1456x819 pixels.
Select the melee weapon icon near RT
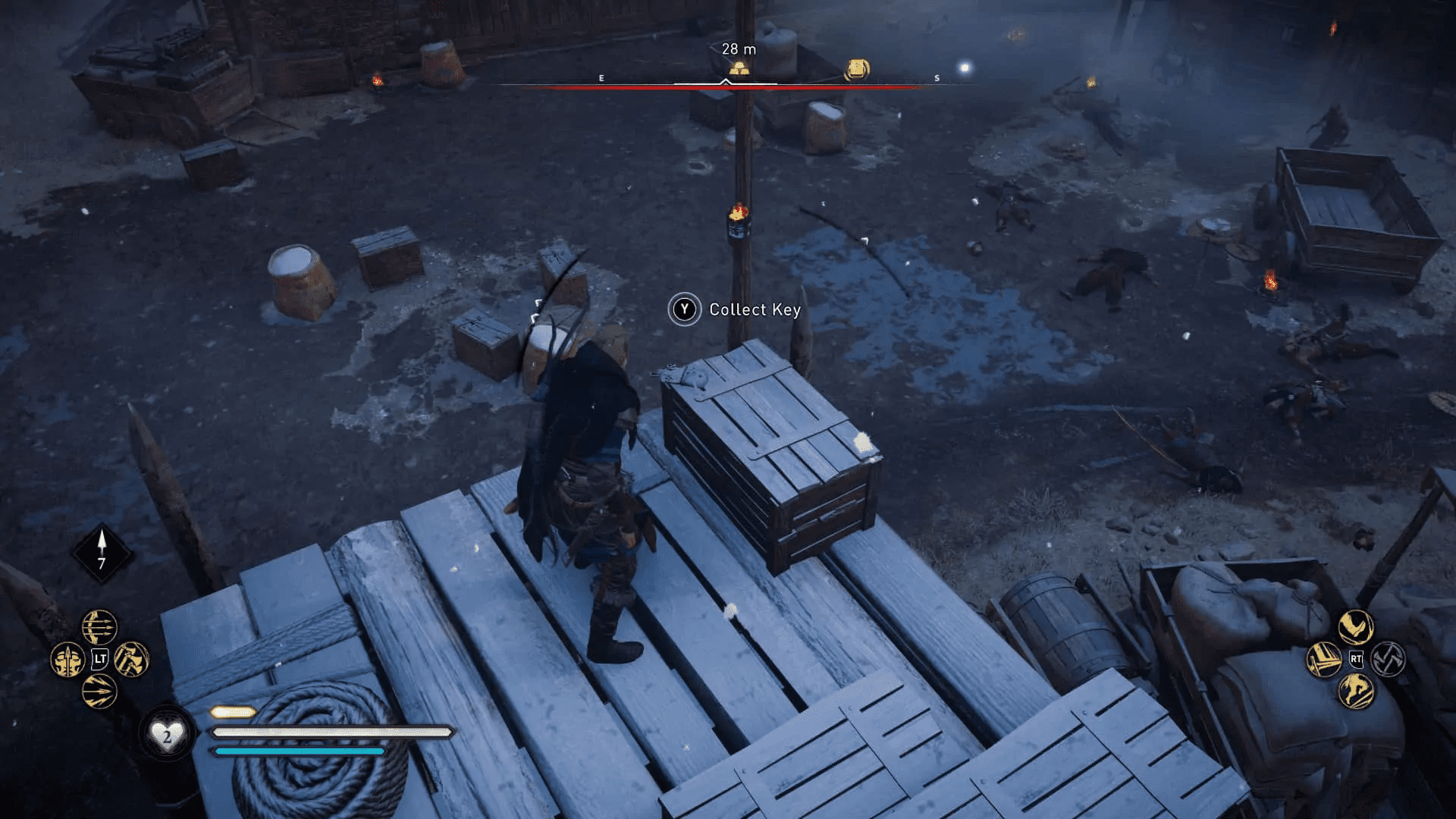(x=1324, y=660)
